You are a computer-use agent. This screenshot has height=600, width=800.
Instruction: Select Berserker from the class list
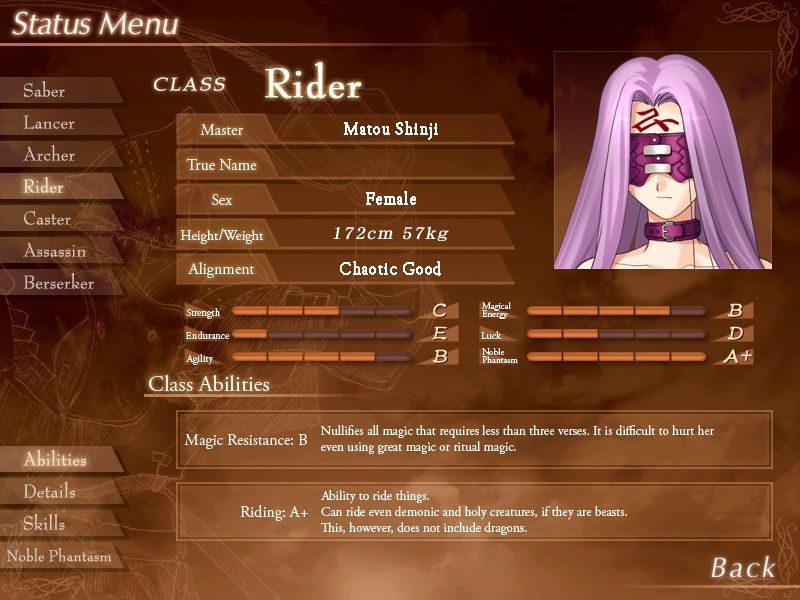pos(59,283)
